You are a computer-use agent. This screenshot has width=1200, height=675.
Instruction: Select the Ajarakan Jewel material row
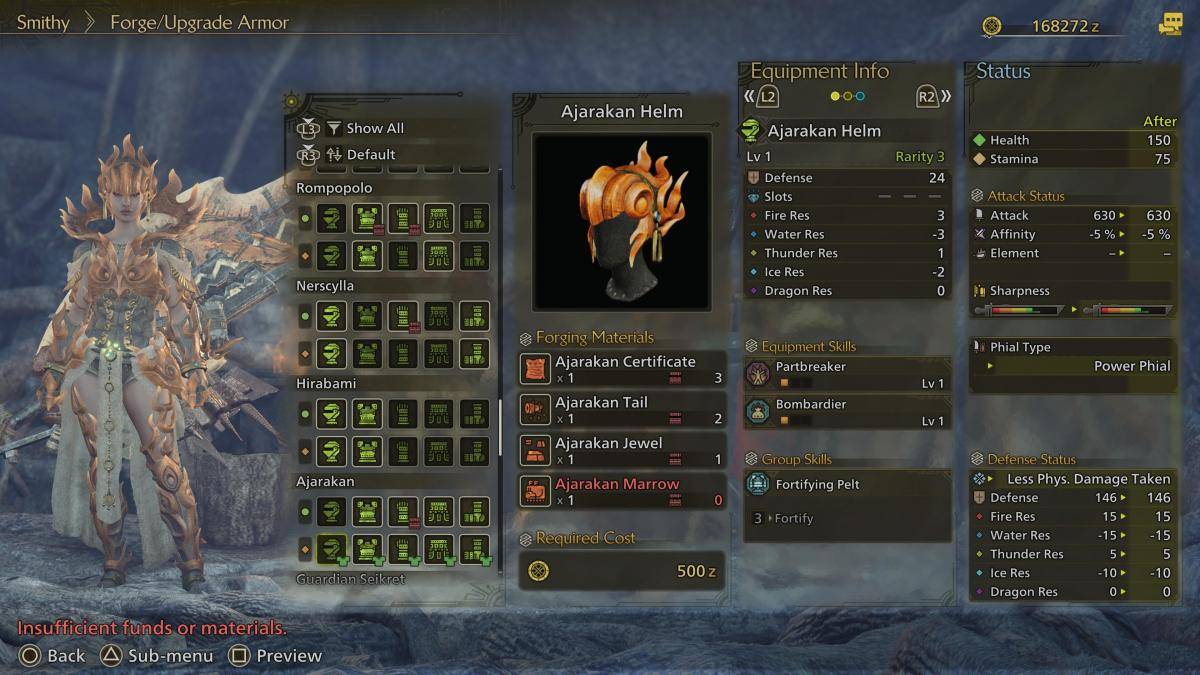pos(622,451)
